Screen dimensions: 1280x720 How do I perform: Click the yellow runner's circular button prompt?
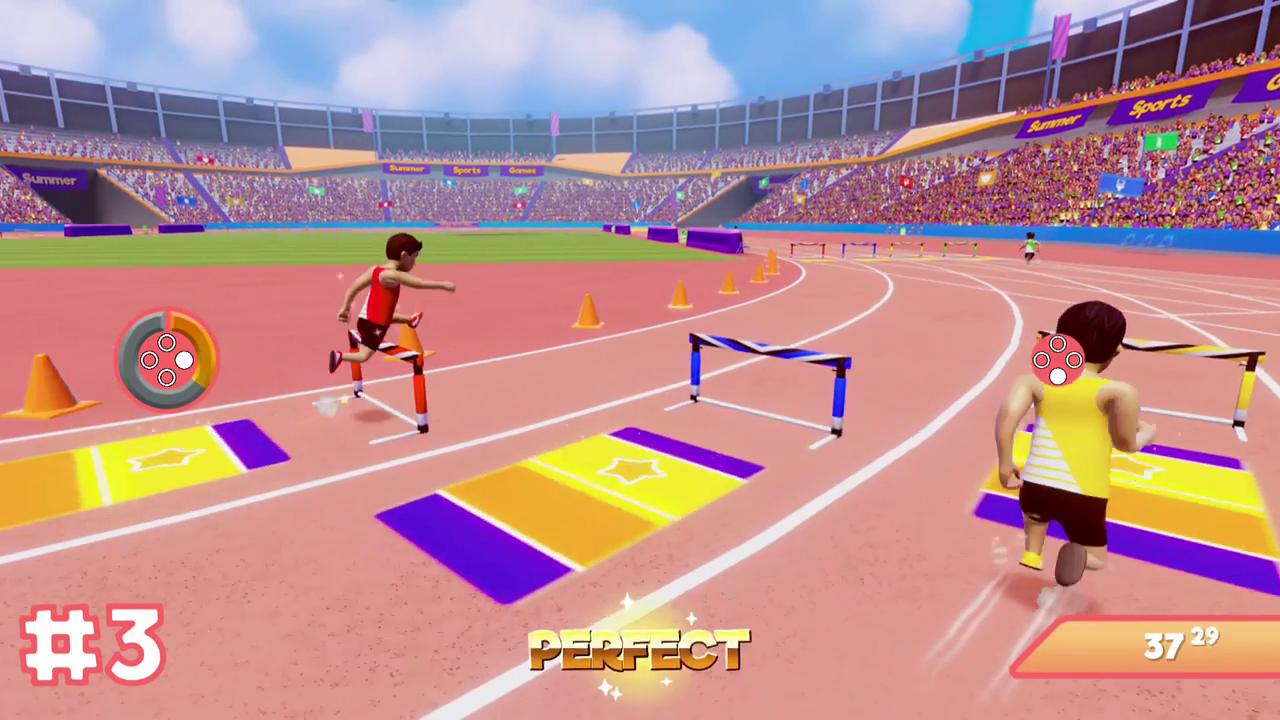coord(1058,358)
